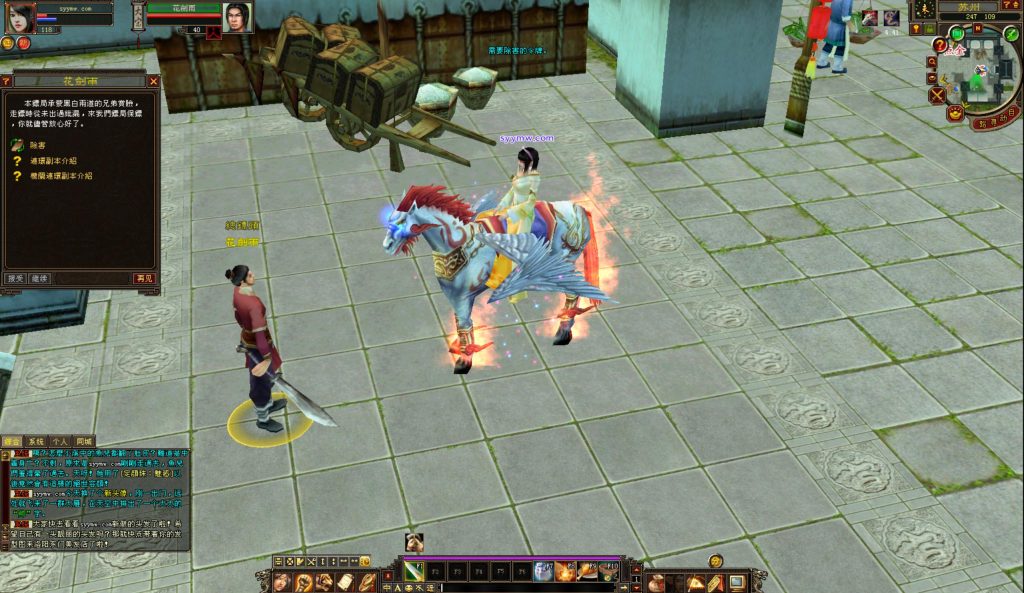Choose the 除害 quest option
Screen dimensions: 1024x593
point(38,145)
